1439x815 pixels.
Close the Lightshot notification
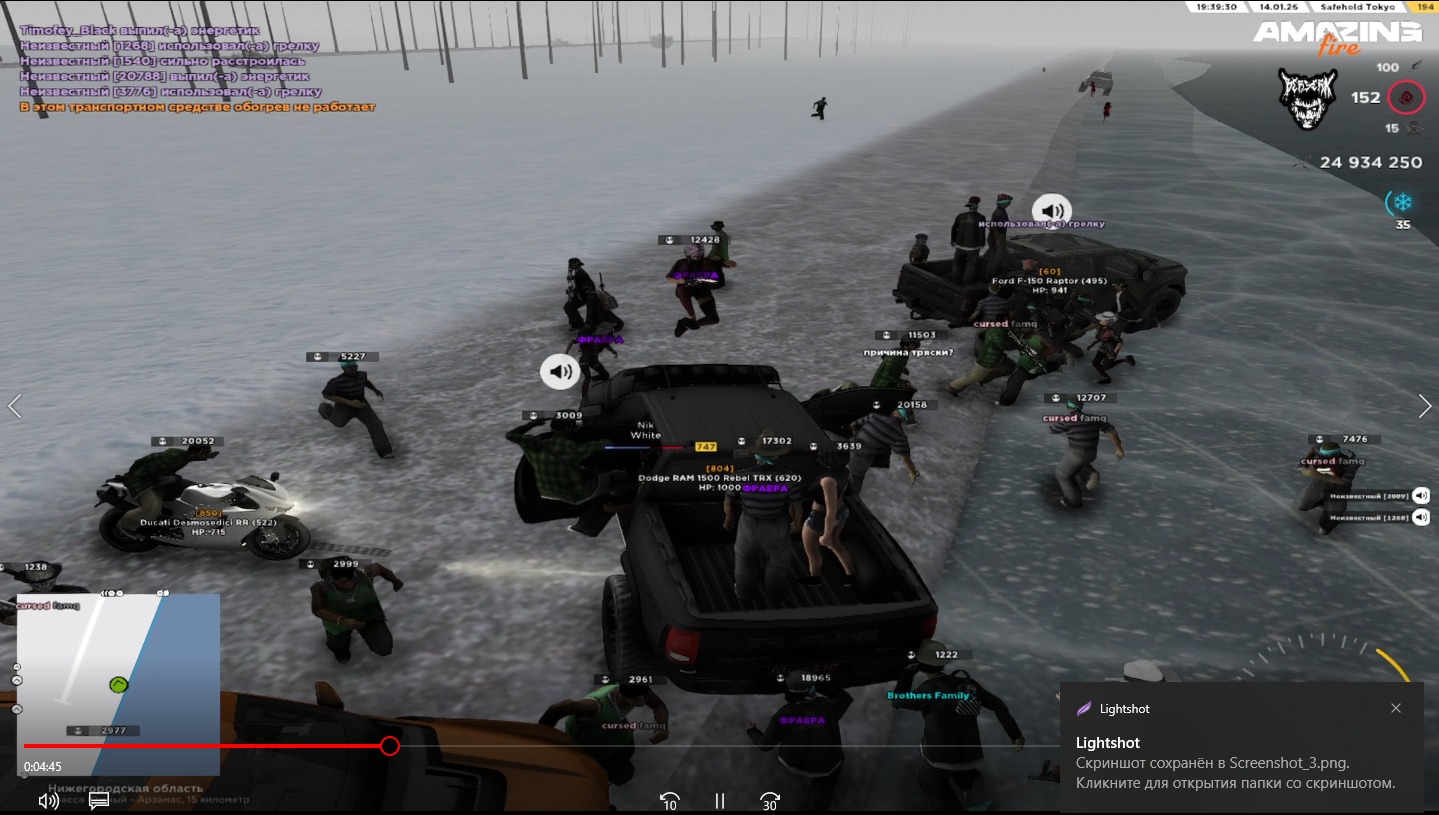(1396, 708)
